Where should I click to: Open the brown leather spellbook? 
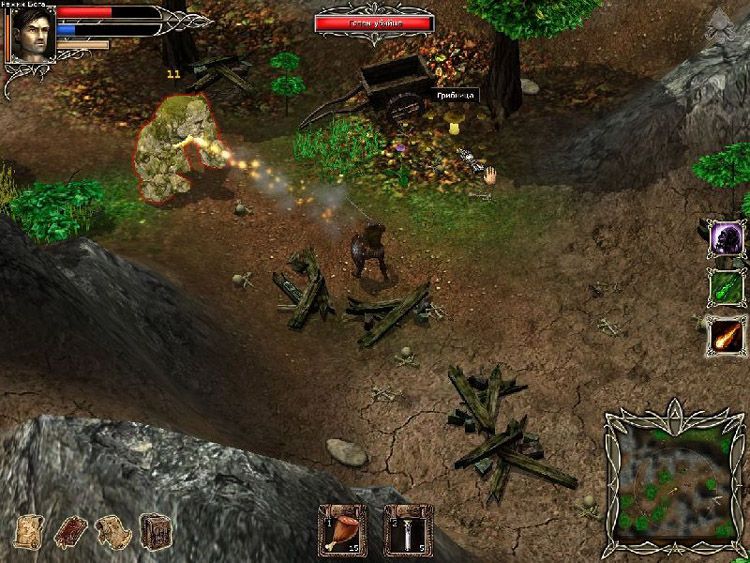(x=155, y=530)
